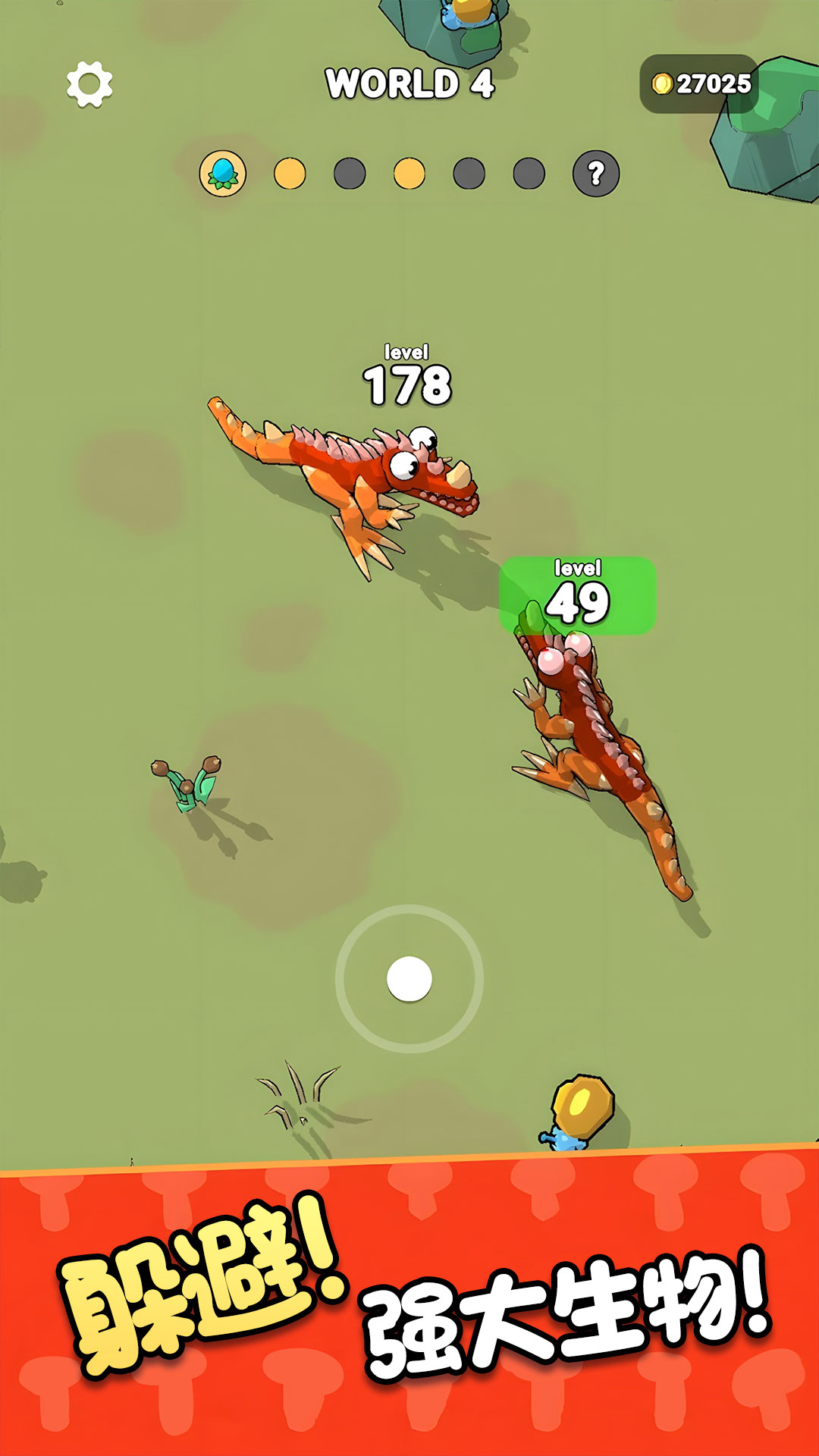Touch the virtual joystick white knob
Screen dimensions: 819x1456
409,978
